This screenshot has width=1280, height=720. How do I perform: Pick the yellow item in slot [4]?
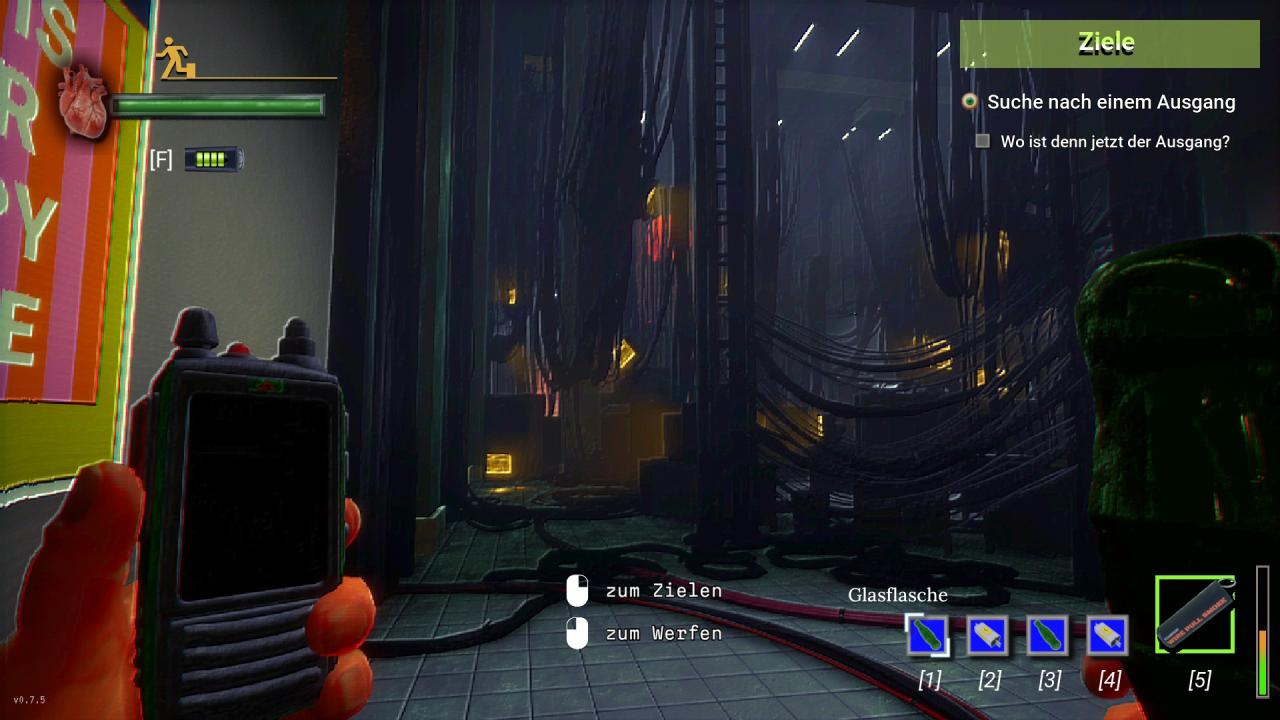tap(1107, 635)
